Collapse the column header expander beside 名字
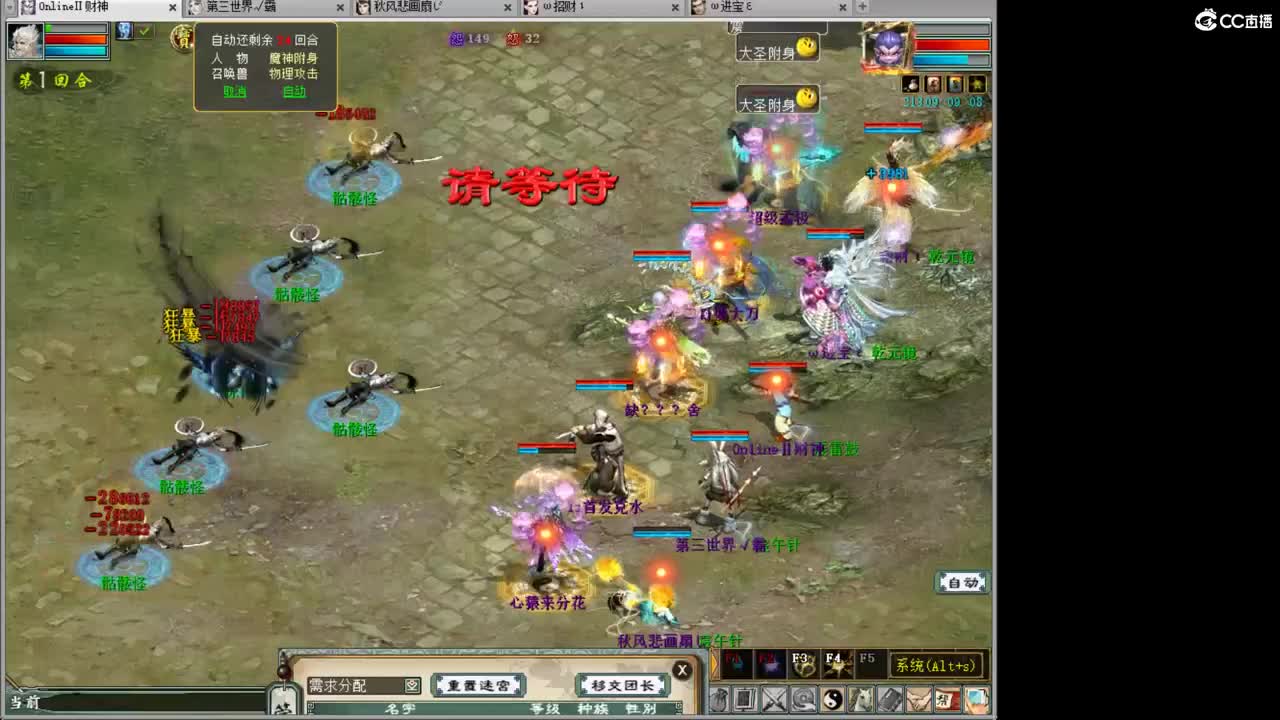Image resolution: width=1280 pixels, height=720 pixels. (x=311, y=706)
